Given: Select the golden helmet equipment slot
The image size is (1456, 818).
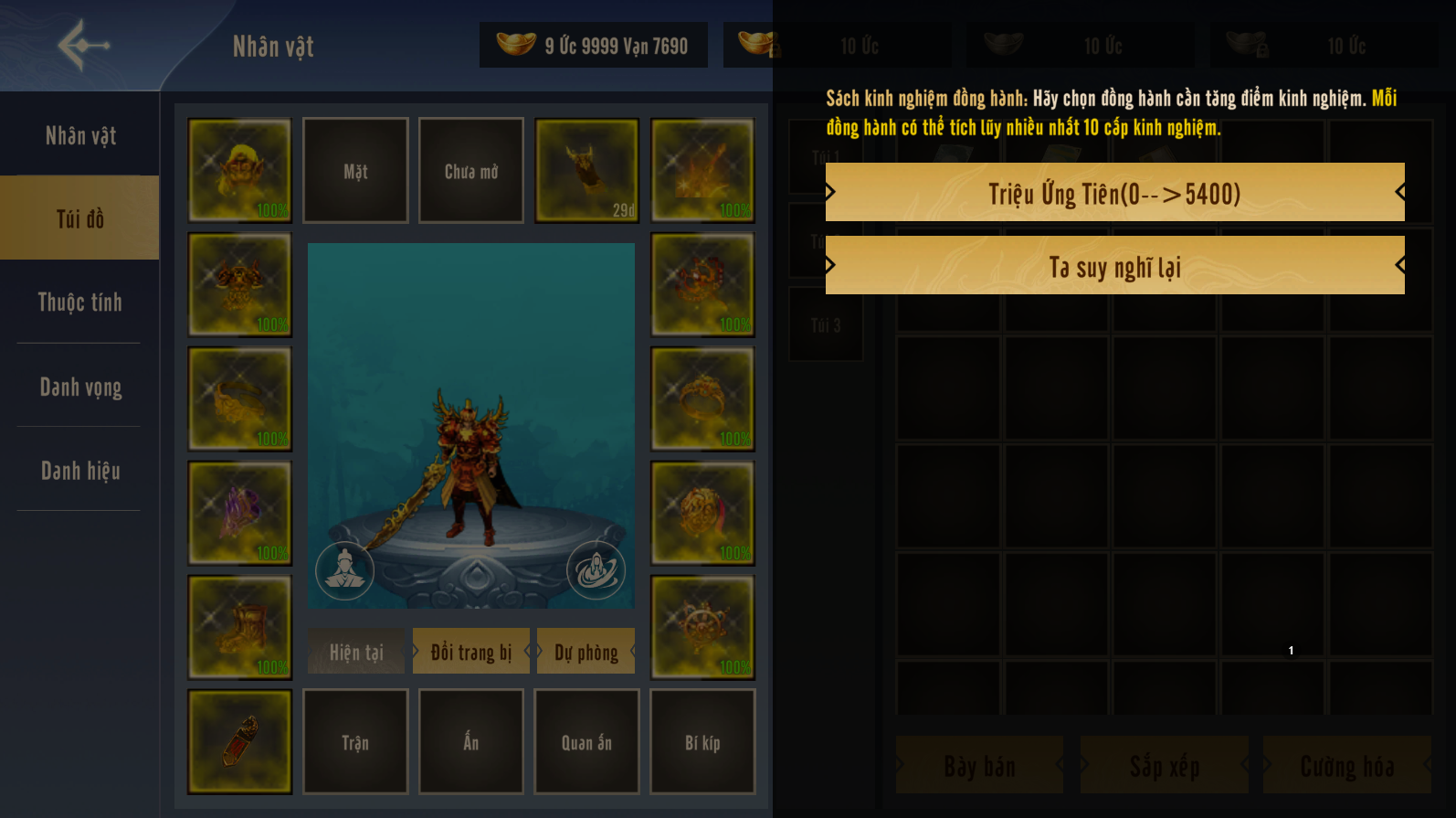Looking at the screenshot, I should pyautogui.click(x=239, y=171).
